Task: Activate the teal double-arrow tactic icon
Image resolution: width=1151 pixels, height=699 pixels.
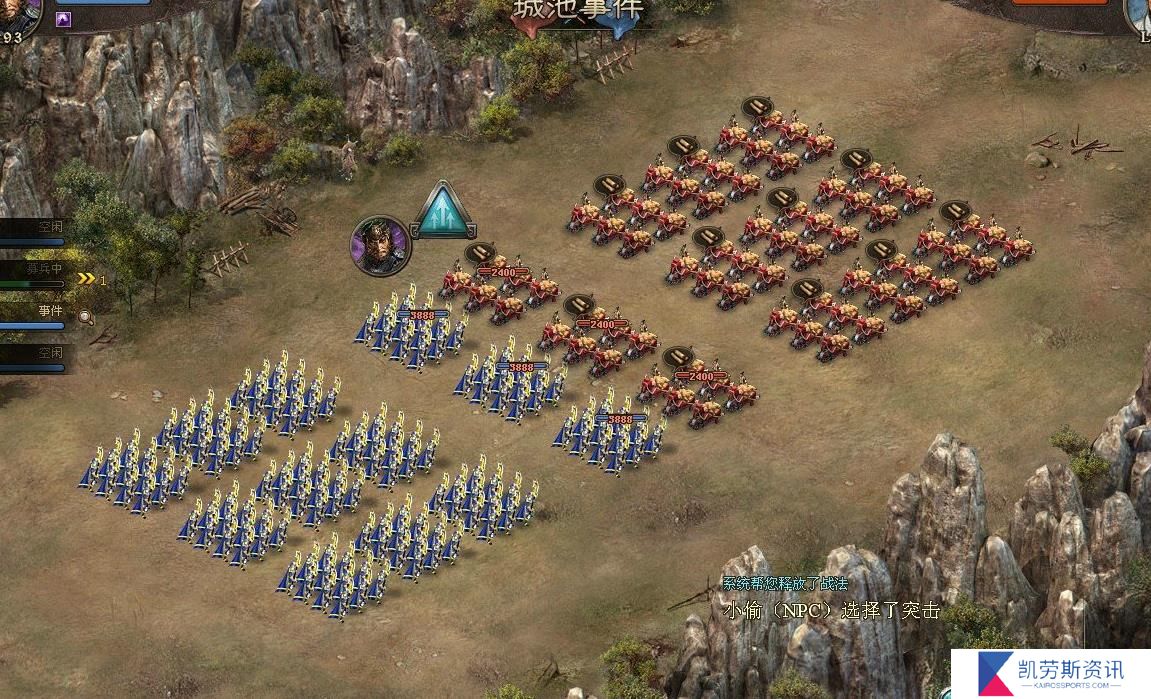Action: tap(442, 212)
